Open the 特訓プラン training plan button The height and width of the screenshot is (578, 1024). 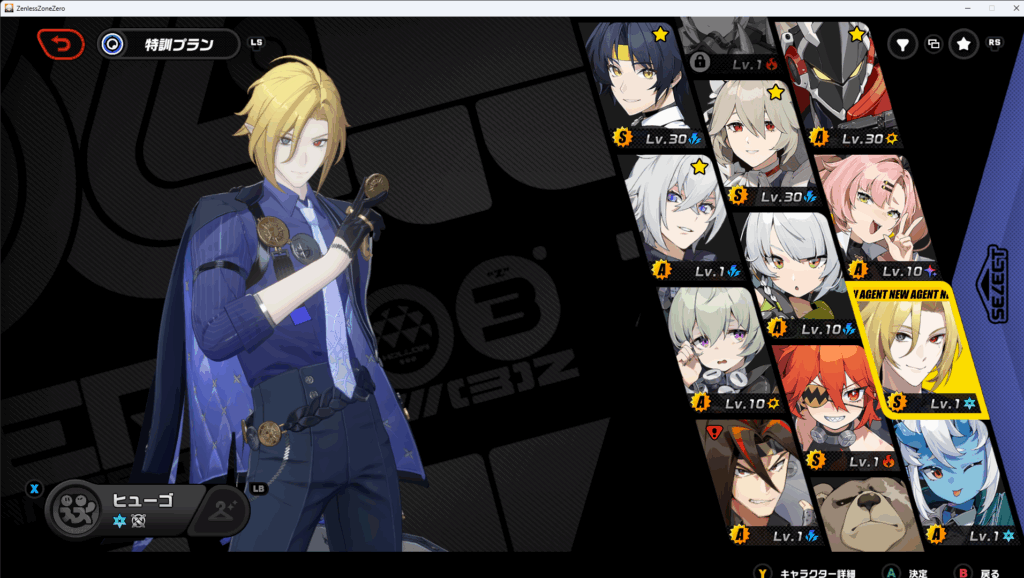pyautogui.click(x=170, y=44)
